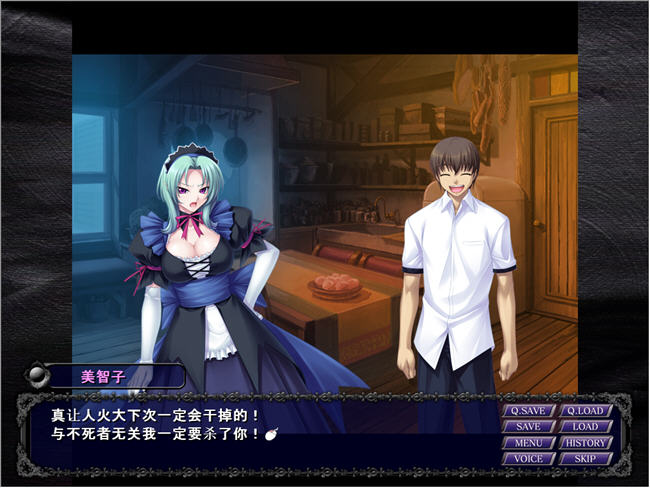Image resolution: width=650 pixels, height=488 pixels.
Task: Quick load using Q.LOAD
Action: coord(585,410)
